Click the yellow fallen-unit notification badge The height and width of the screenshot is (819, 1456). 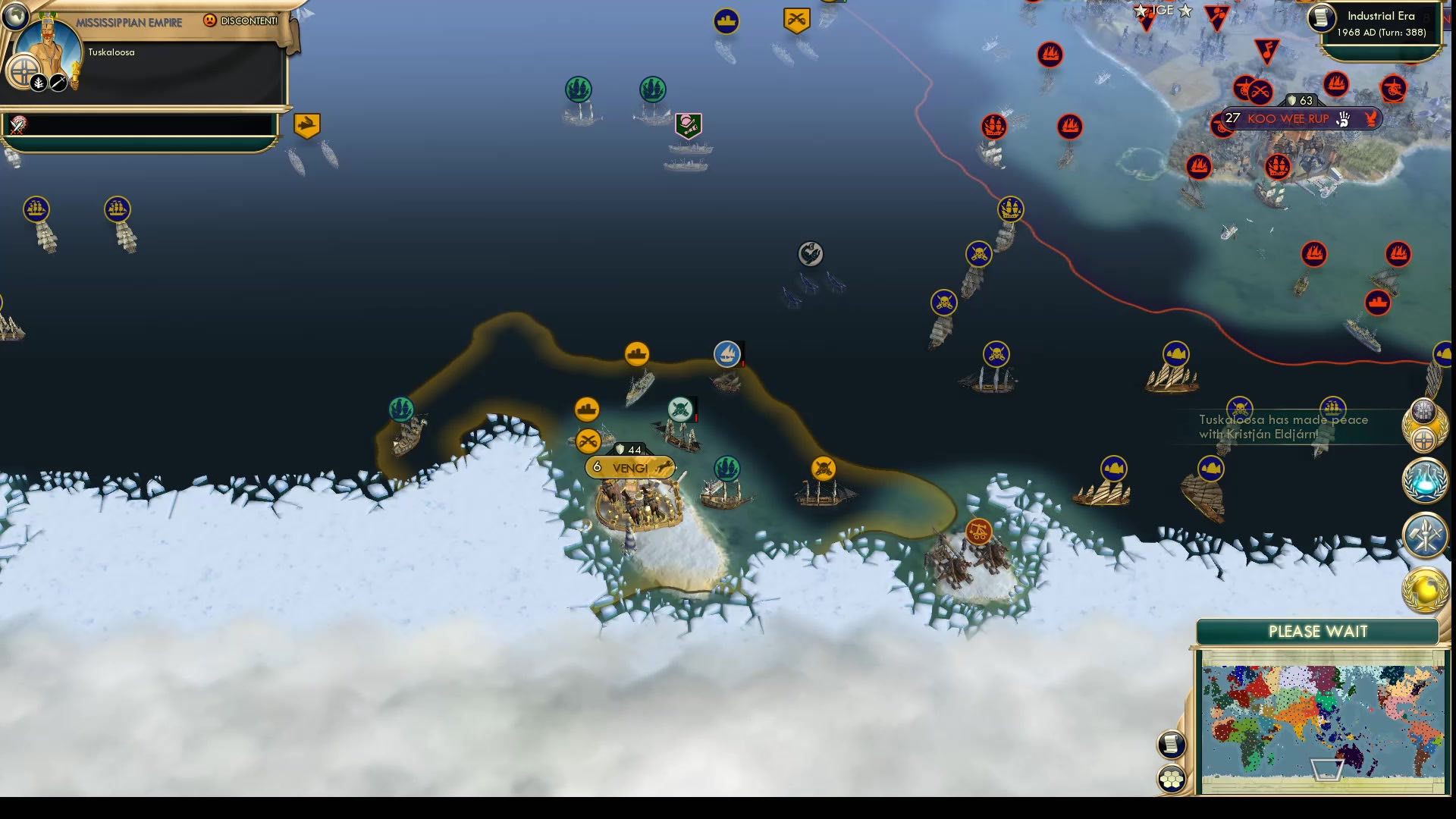click(x=306, y=125)
